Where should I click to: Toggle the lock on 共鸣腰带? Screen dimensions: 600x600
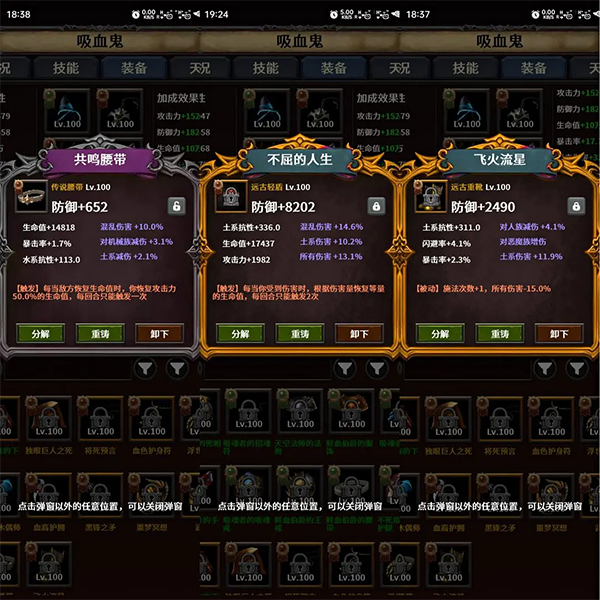click(176, 206)
